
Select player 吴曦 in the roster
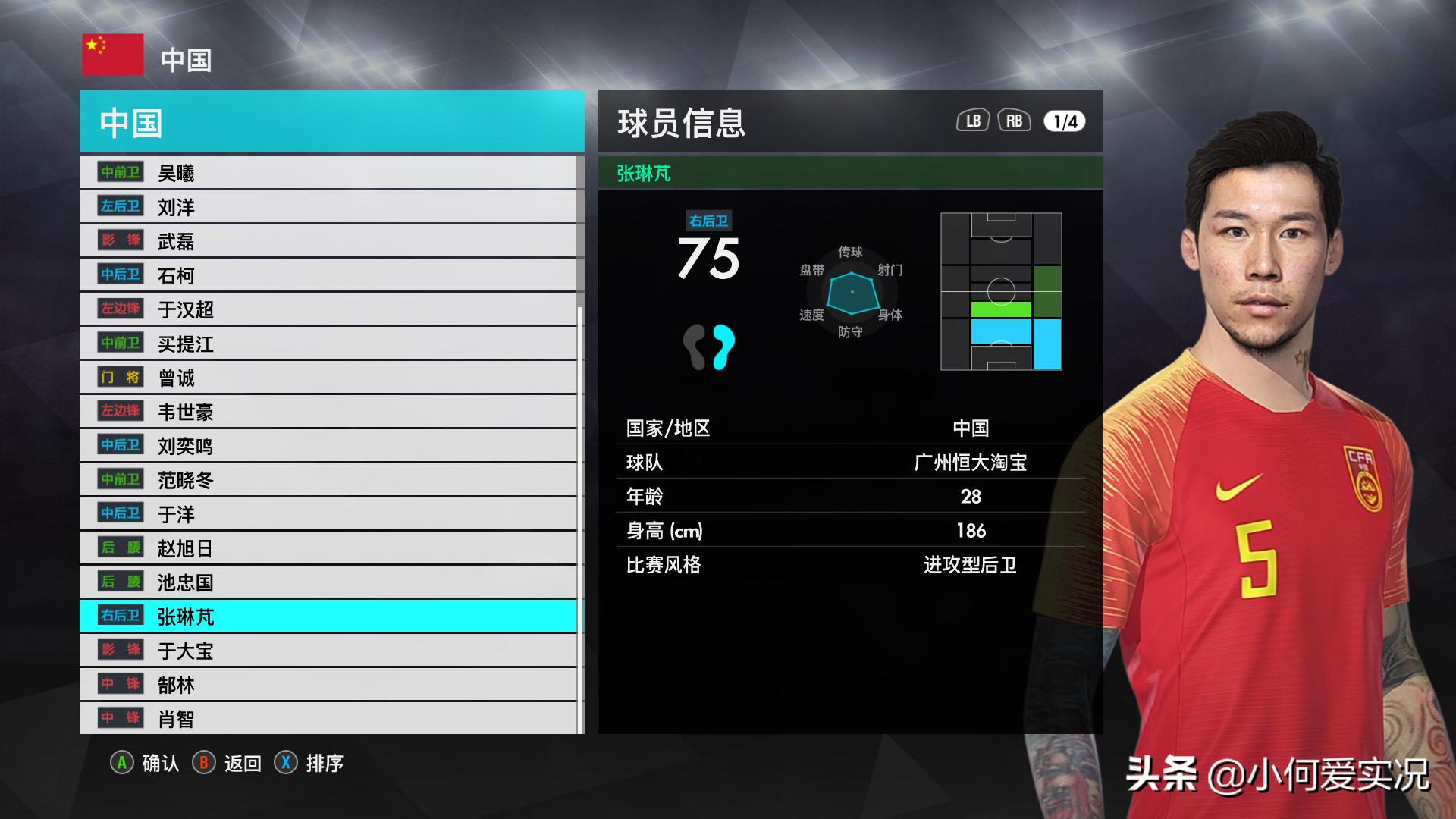pos(328,173)
